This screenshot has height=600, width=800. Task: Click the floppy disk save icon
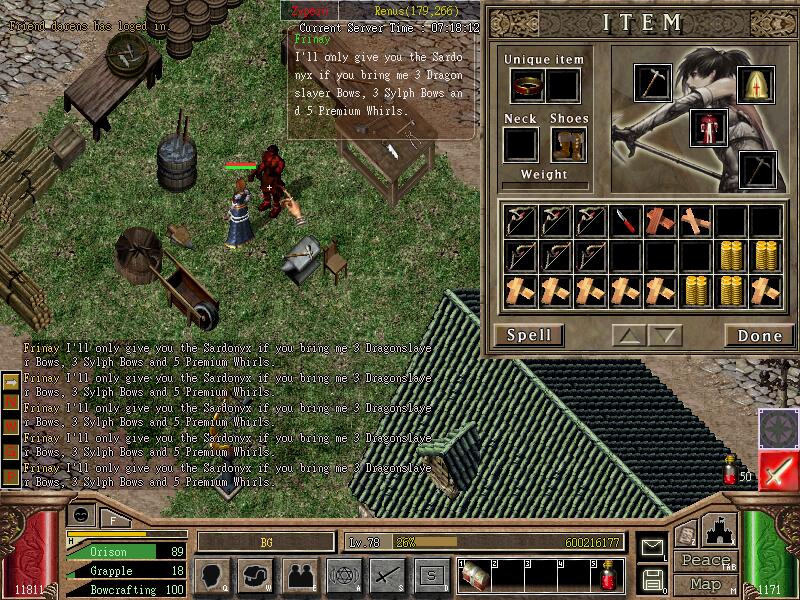(653, 577)
